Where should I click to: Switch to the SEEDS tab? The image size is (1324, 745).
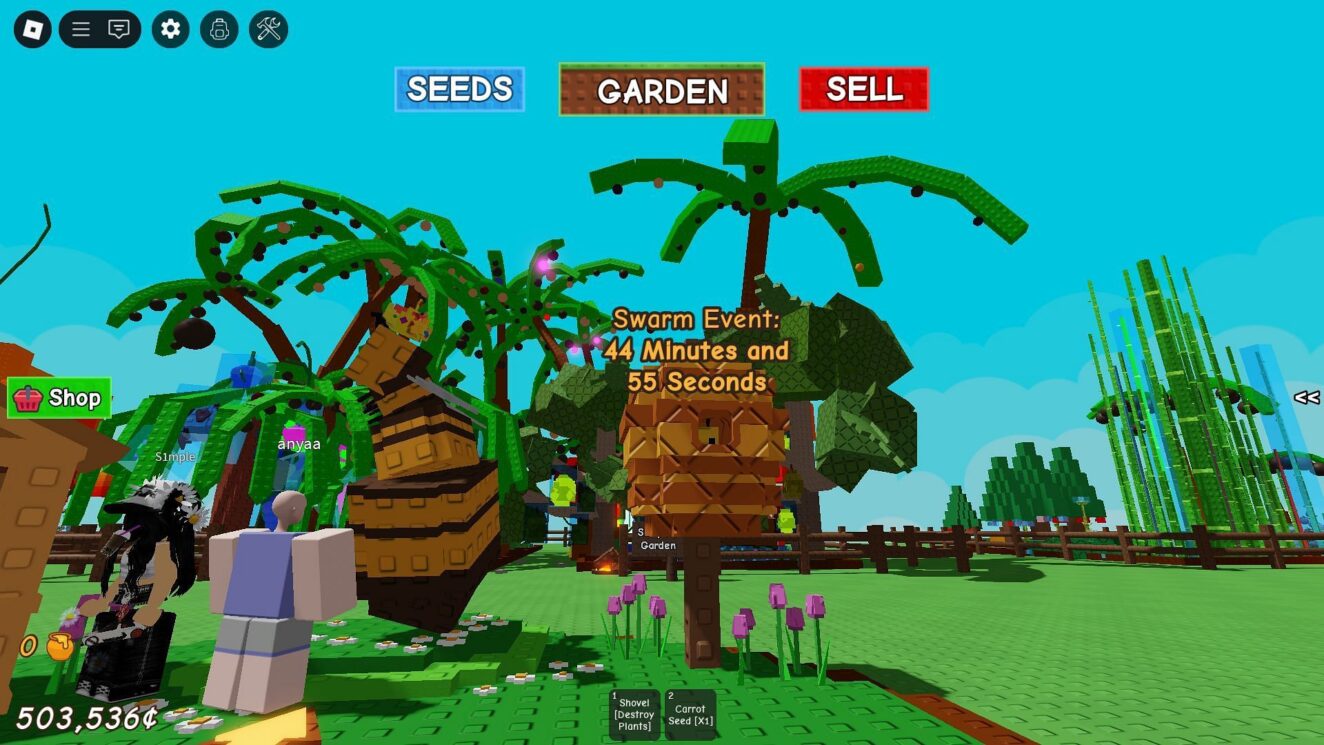459,89
